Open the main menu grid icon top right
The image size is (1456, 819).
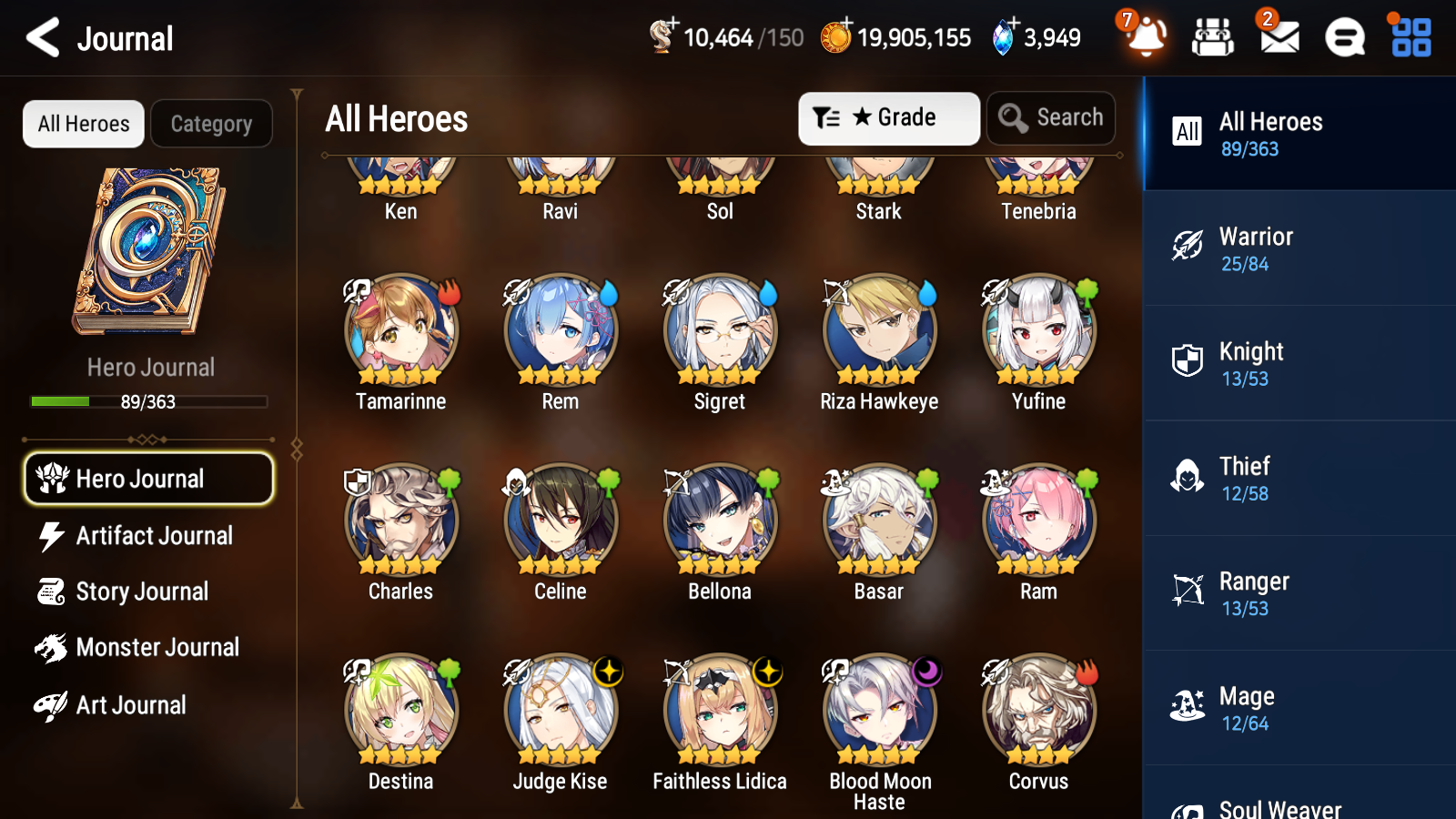(1409, 37)
